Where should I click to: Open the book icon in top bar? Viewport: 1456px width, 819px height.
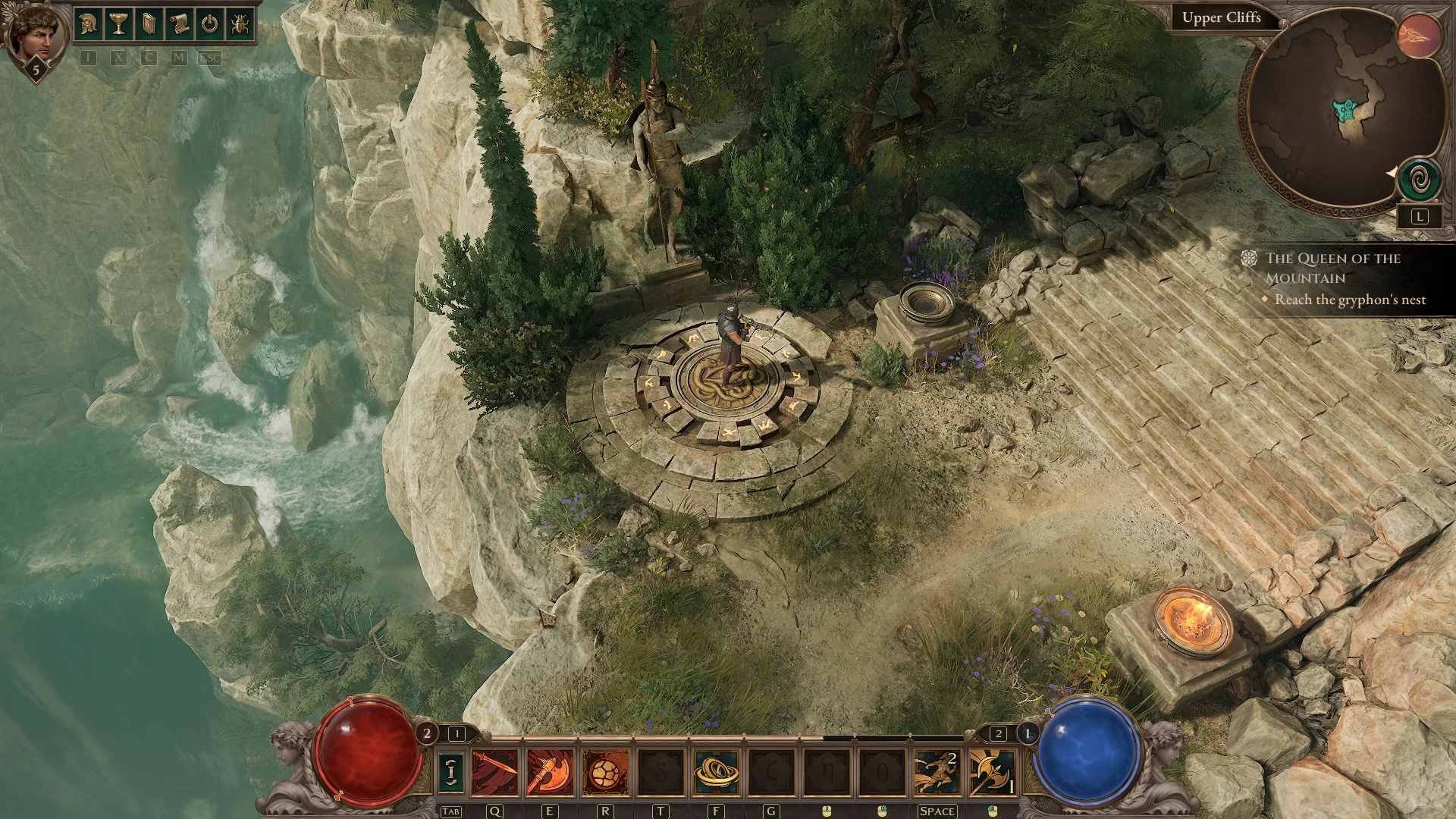coord(149,24)
